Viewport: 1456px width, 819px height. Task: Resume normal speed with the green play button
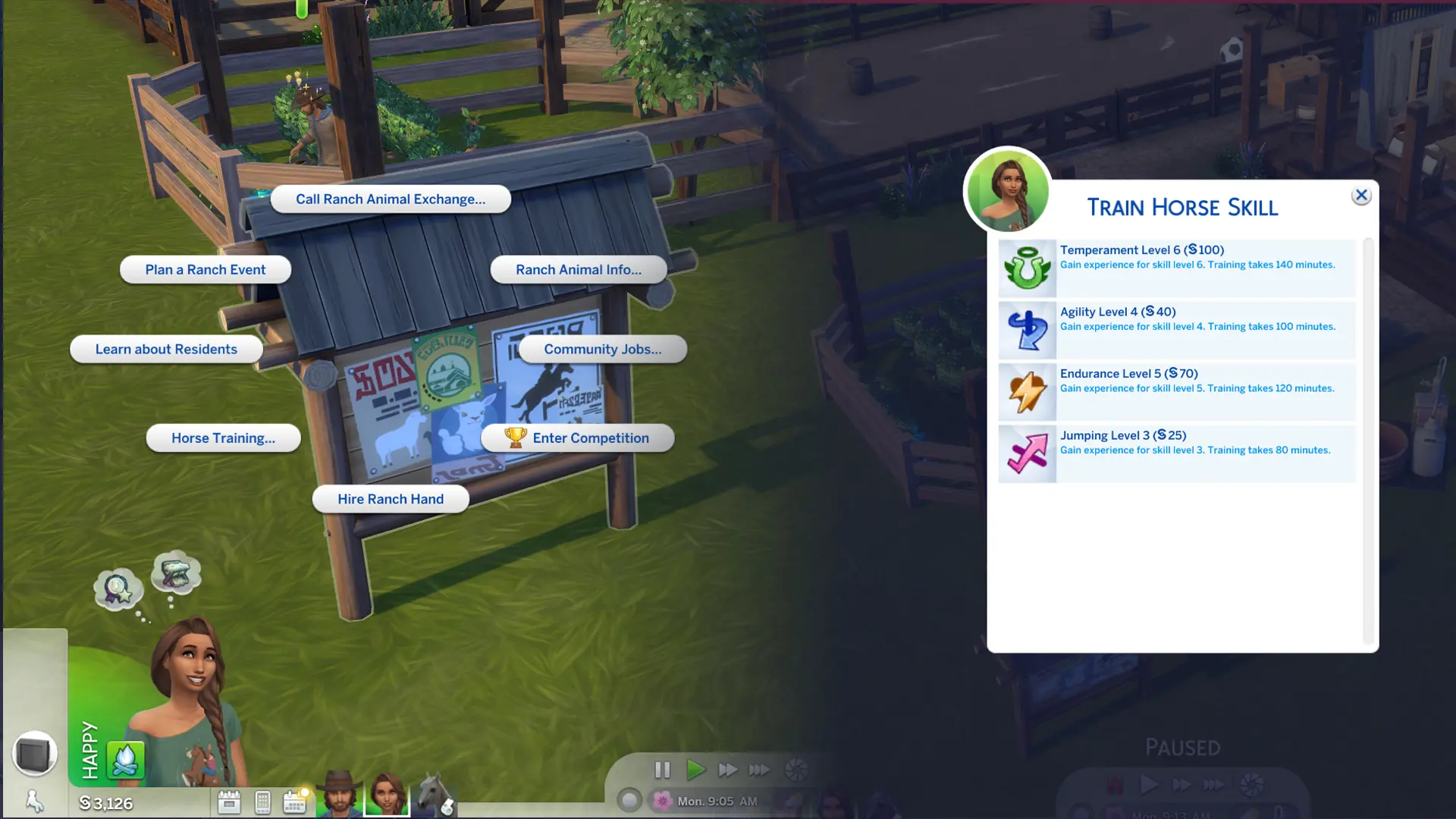pos(695,770)
